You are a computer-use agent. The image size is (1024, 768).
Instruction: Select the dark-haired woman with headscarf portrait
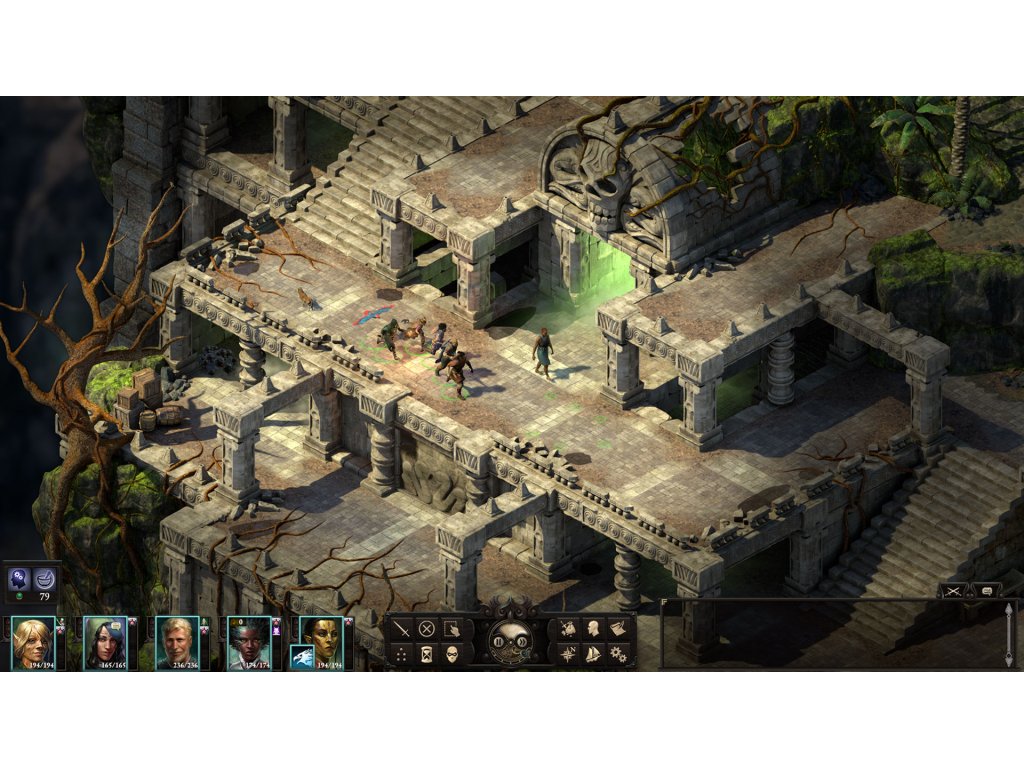pyautogui.click(x=105, y=641)
